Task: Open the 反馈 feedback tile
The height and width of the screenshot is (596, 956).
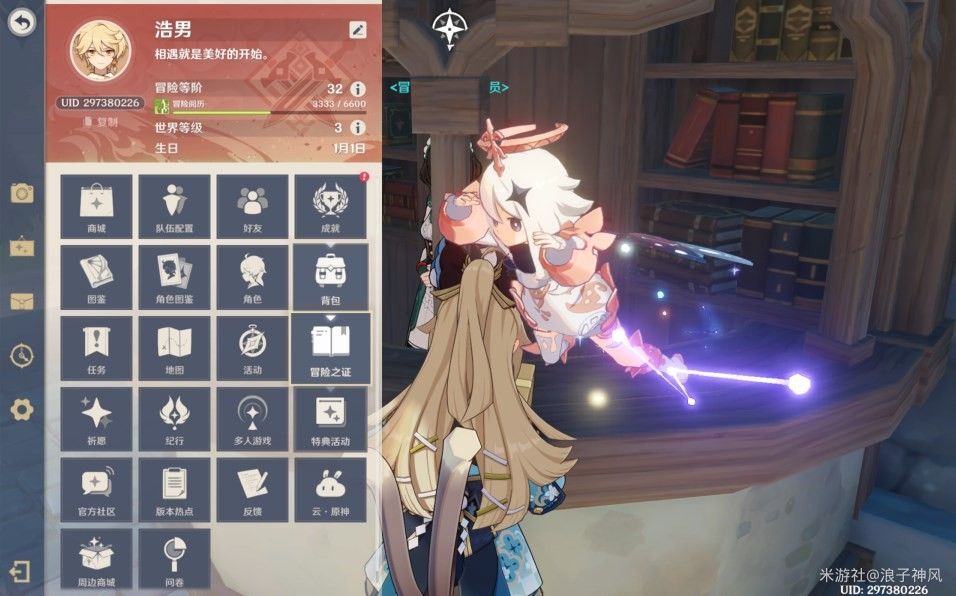Action: coord(252,489)
